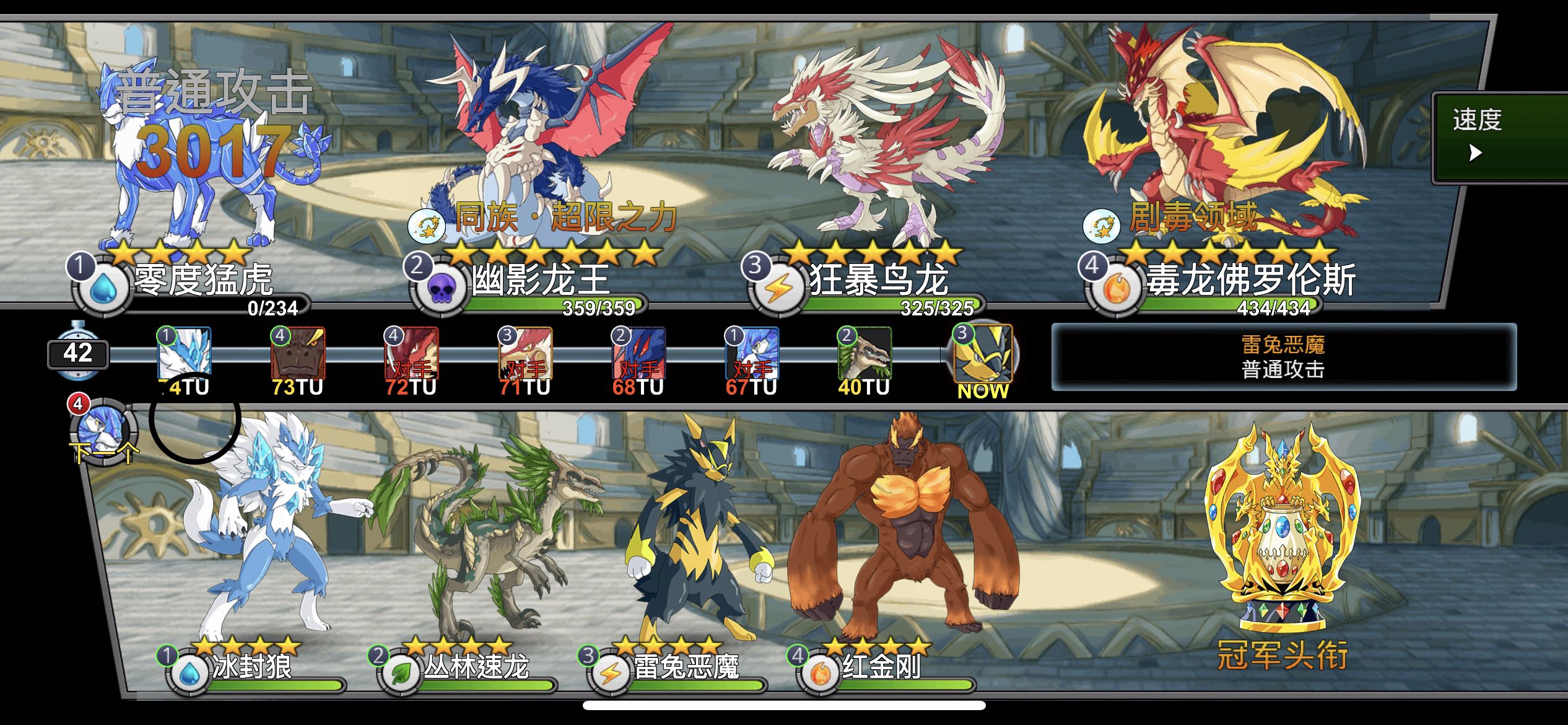Target enemy 毒龙佛罗伦斯 name plate
The height and width of the screenshot is (725, 1568).
tap(1250, 280)
